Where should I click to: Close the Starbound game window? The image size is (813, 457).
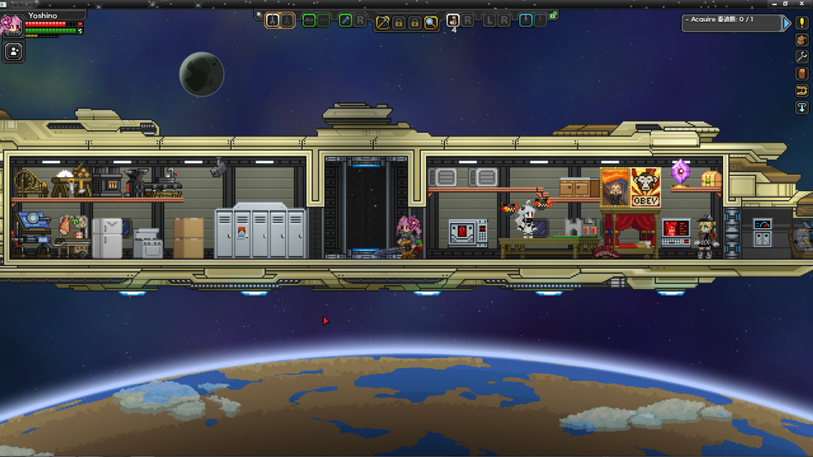(802, 4)
